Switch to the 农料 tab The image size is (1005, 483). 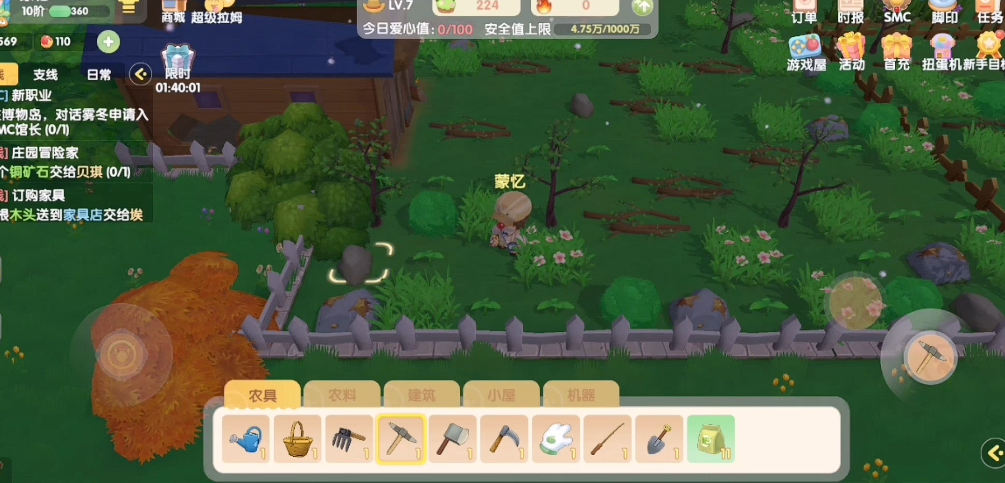pos(342,394)
